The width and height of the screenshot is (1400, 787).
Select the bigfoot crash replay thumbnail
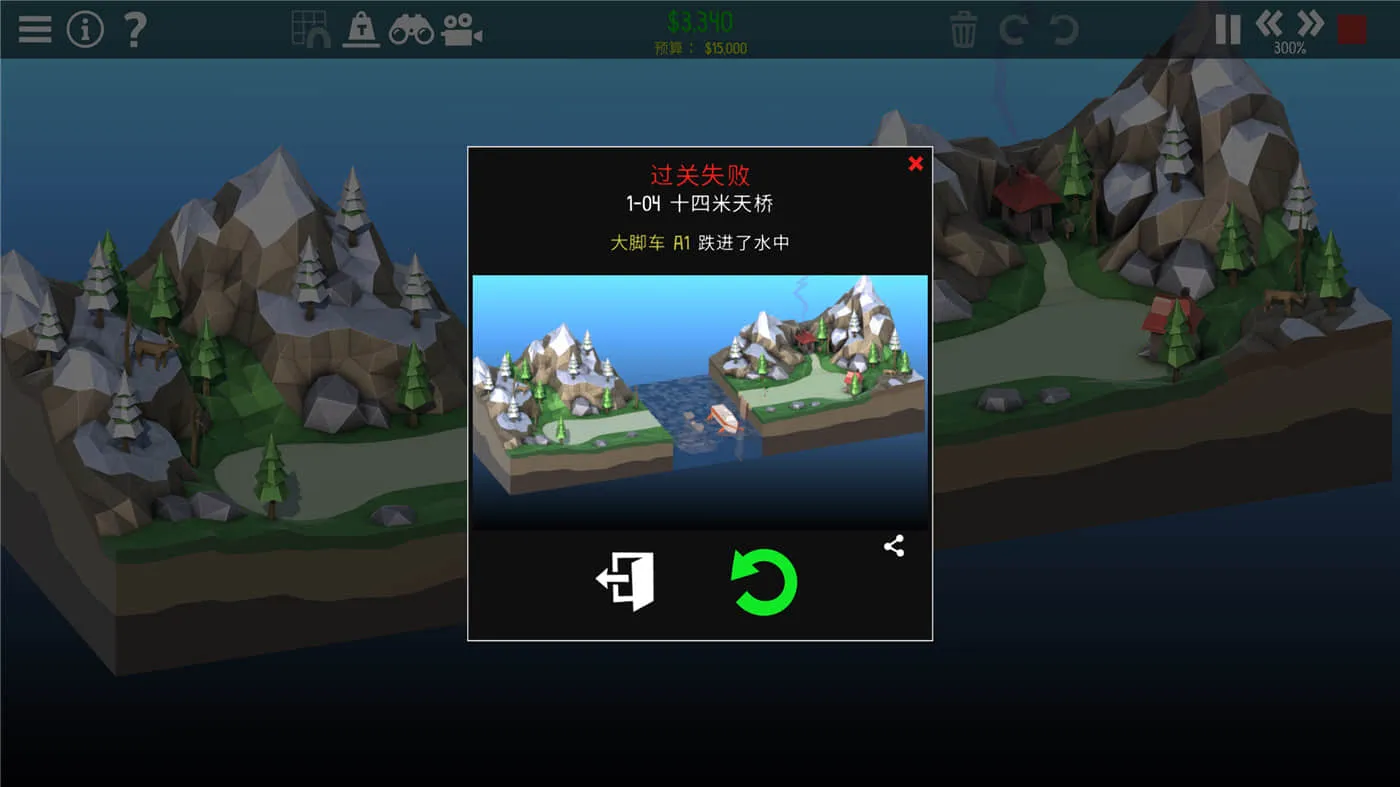[700, 400]
